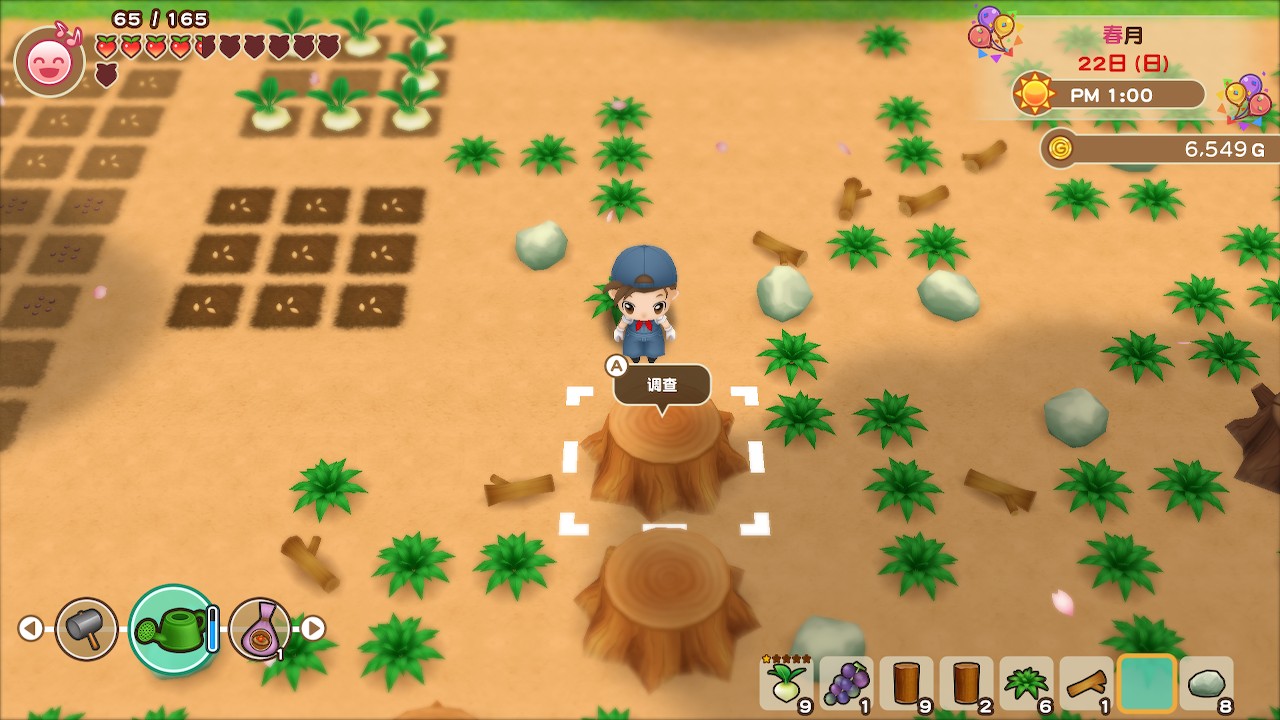Viewport: 1280px width, 720px height.
Task: Click the highlighted empty hotbar slot
Action: (1146, 683)
